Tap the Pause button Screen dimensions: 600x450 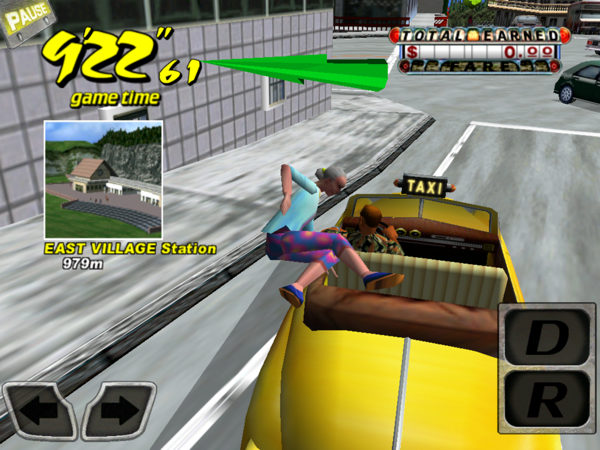(25, 20)
